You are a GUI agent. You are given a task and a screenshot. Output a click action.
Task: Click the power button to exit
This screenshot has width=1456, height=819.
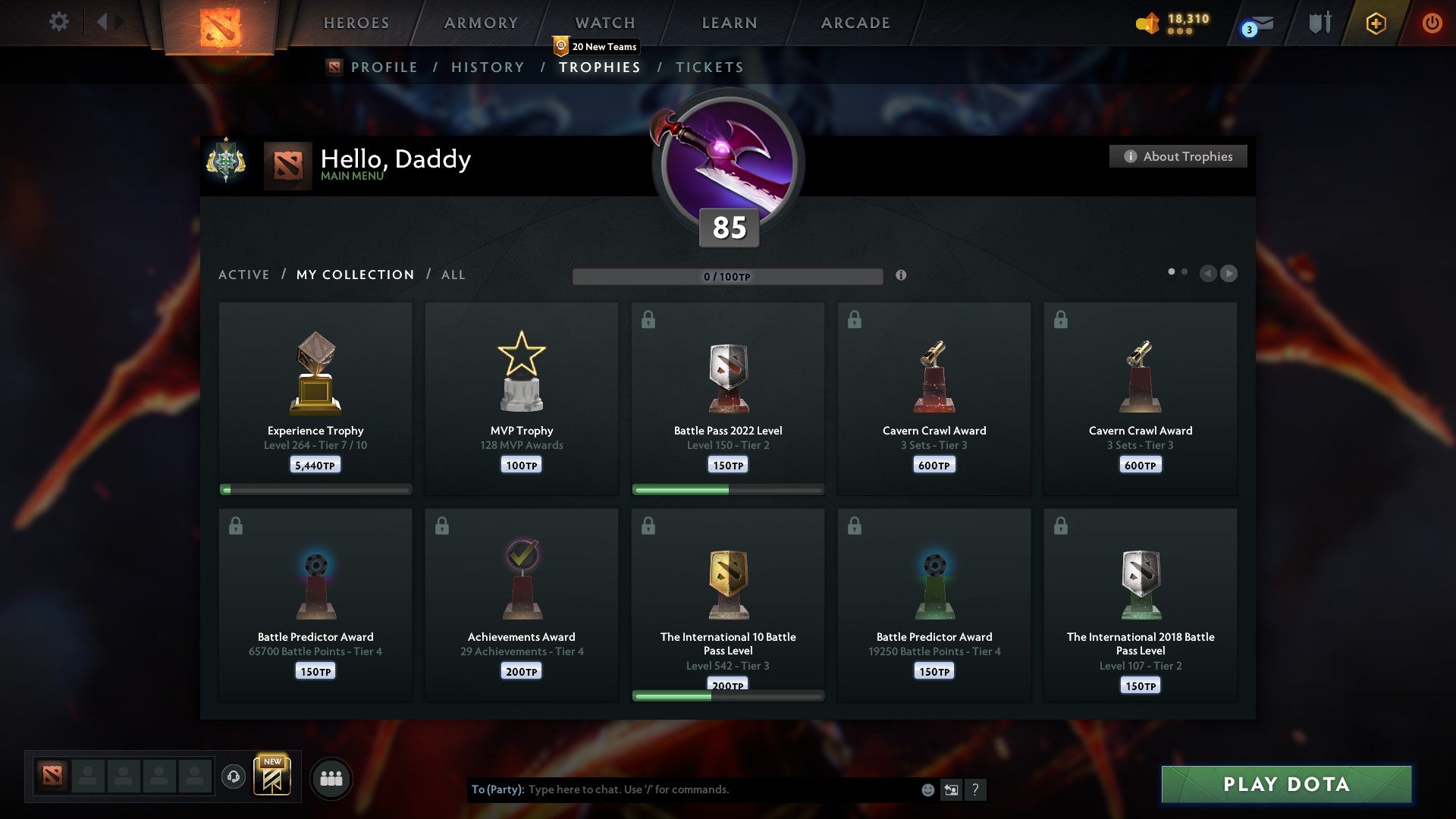(1432, 23)
